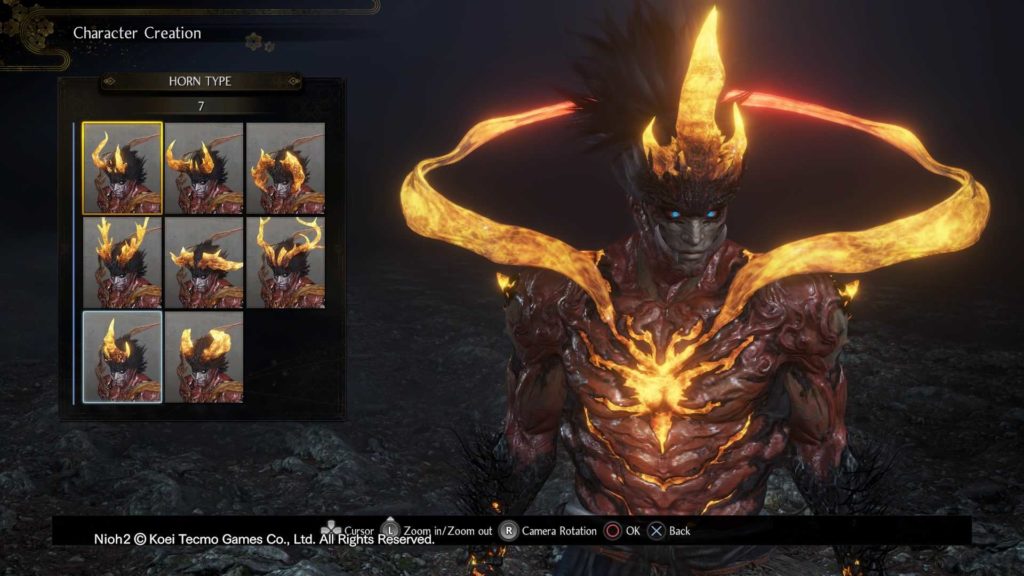The height and width of the screenshot is (576, 1024).
Task: Select the pale-framed tall single horn thumbnail
Action: pos(122,356)
